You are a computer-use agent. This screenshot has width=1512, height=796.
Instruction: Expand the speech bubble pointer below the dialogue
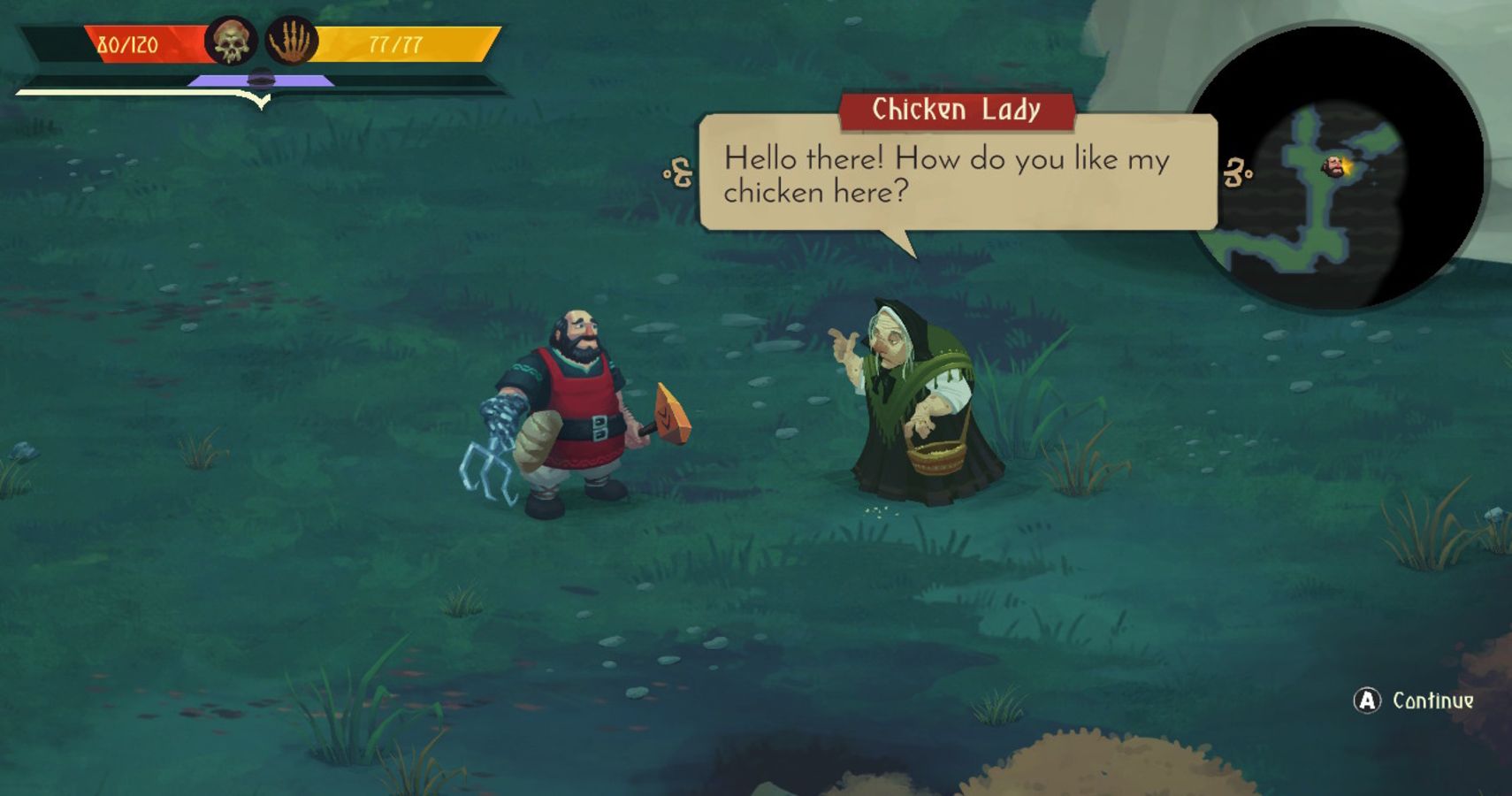(900, 241)
